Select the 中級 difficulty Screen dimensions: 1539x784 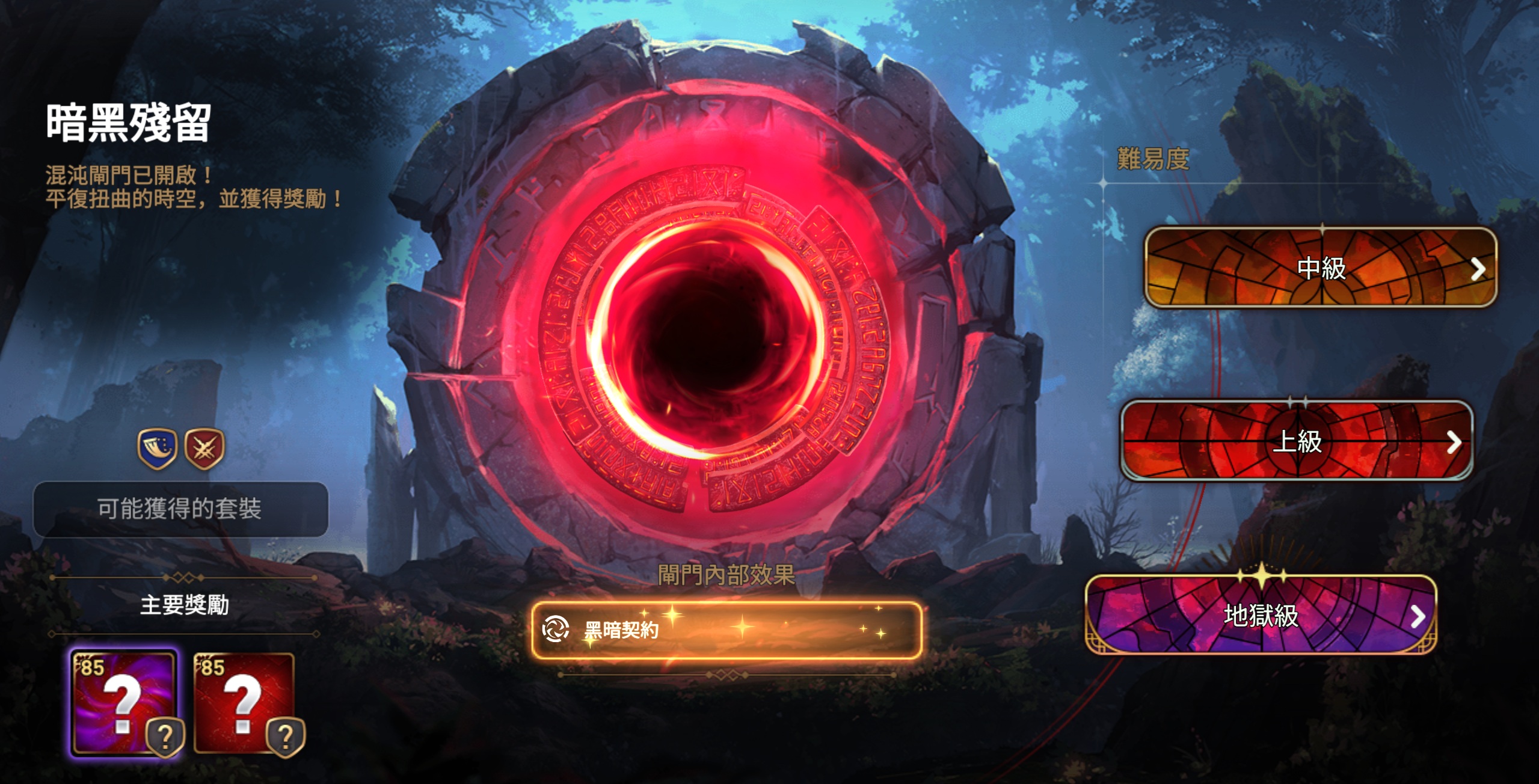pos(1321,268)
